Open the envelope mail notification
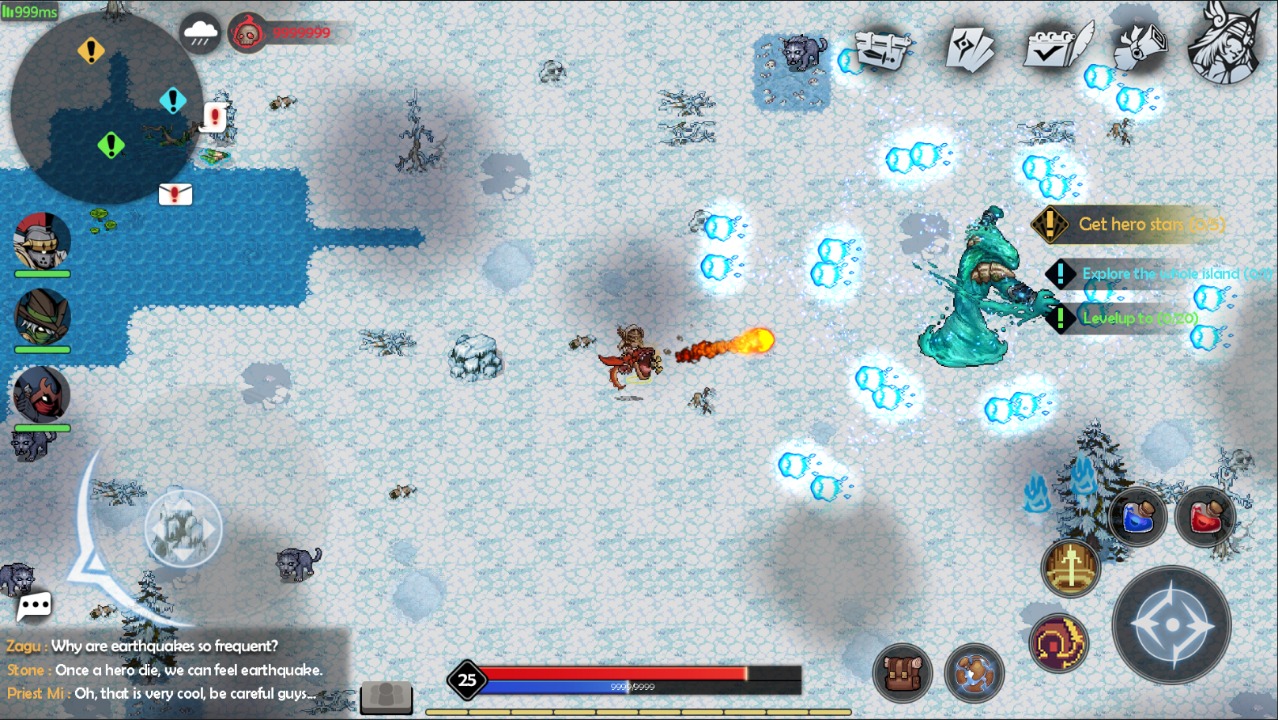1278x720 pixels. [175, 194]
